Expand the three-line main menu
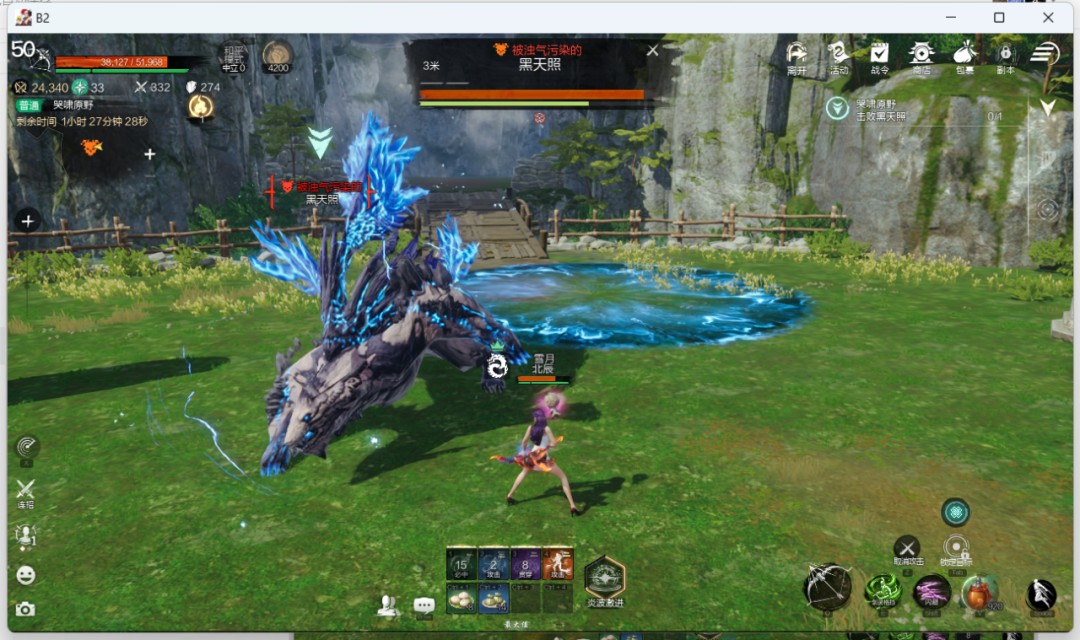Image resolution: width=1080 pixels, height=640 pixels. [x=1045, y=53]
